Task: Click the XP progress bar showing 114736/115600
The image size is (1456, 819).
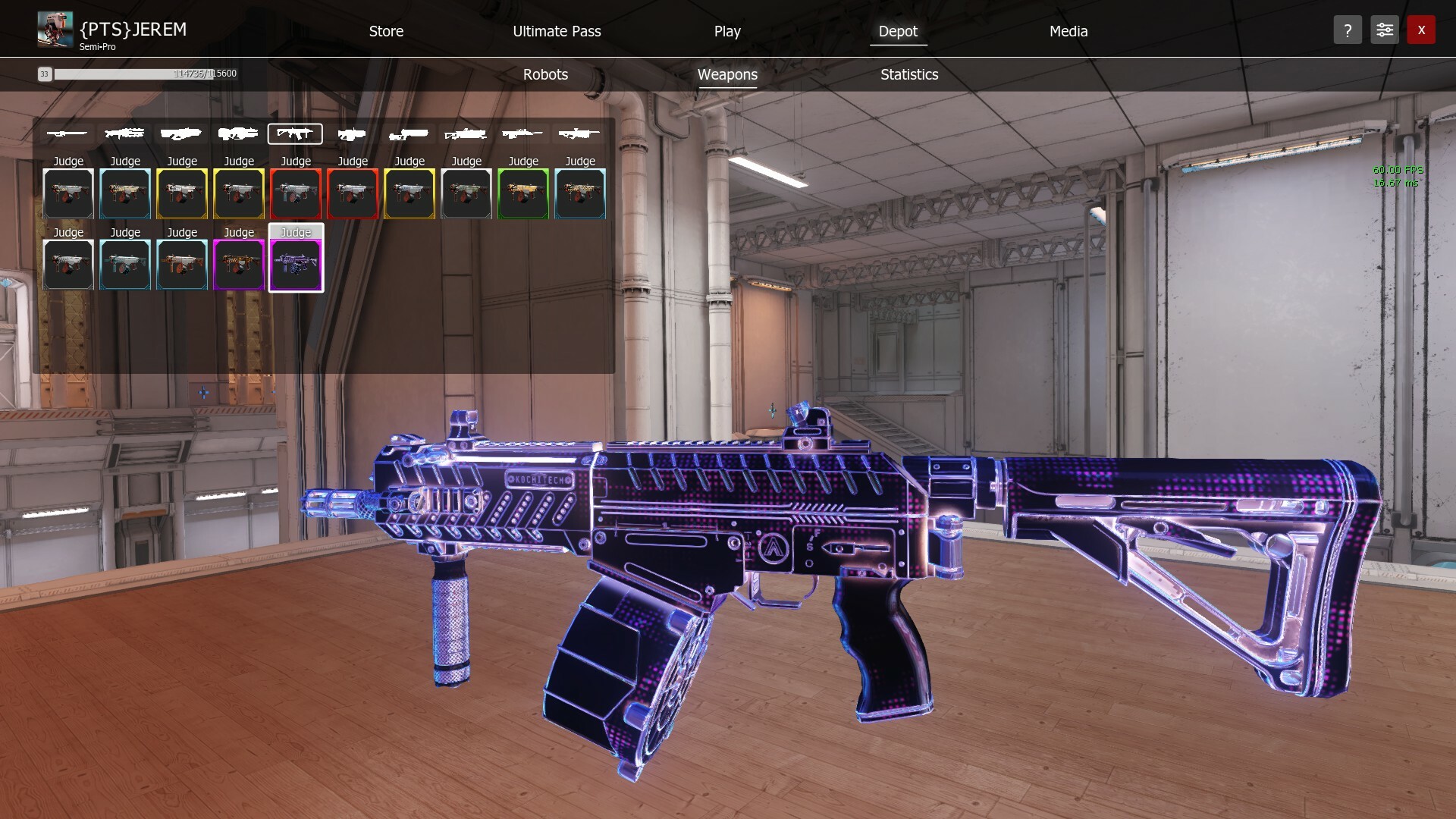Action: click(x=144, y=74)
